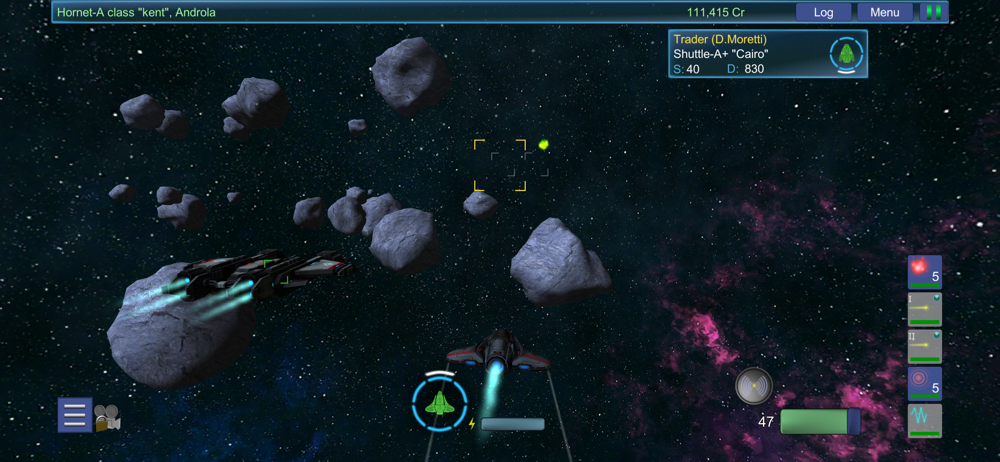1000x462 pixels.
Task: Open the Menu
Action: [885, 13]
